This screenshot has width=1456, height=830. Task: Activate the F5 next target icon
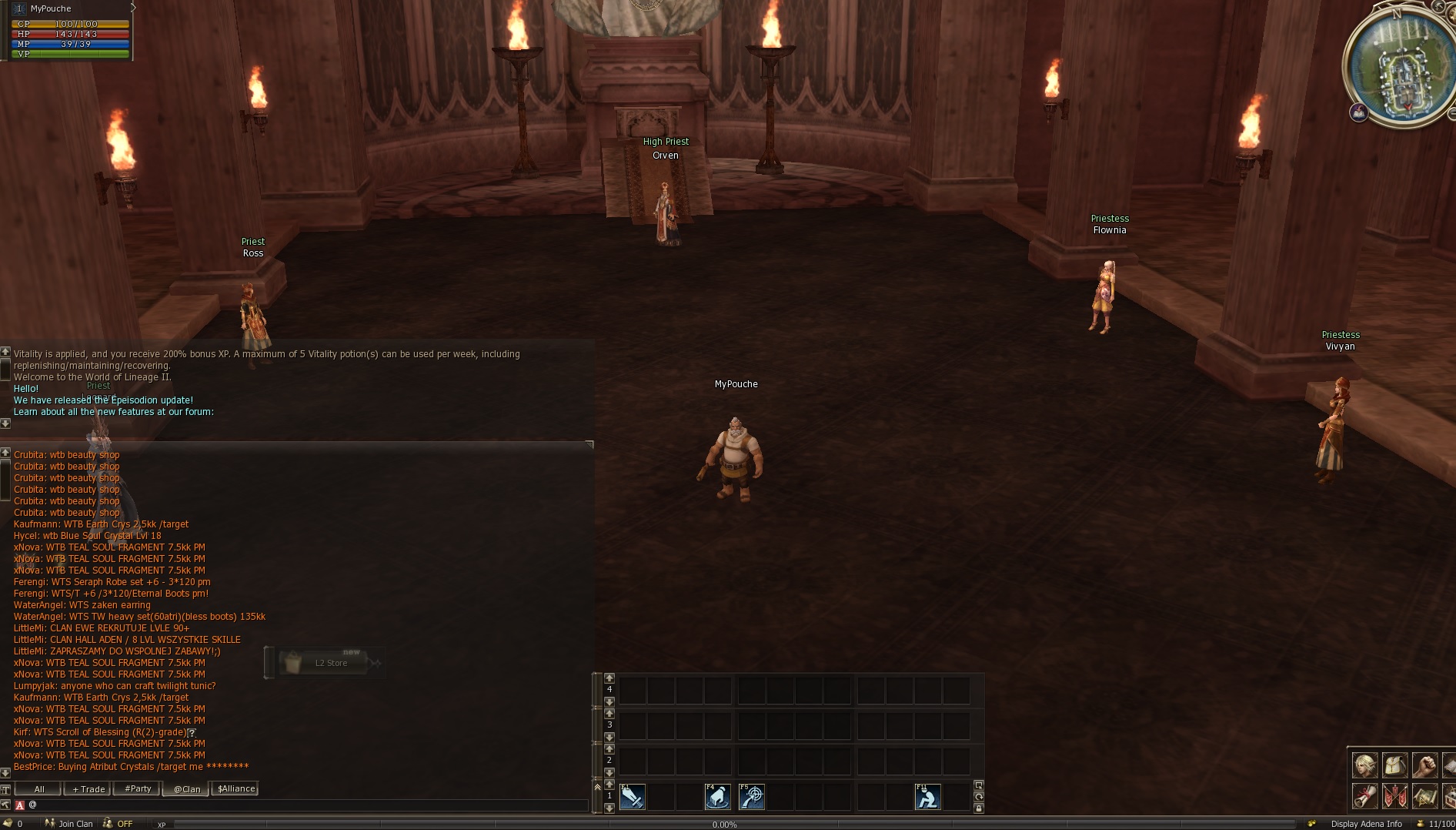pos(752,798)
